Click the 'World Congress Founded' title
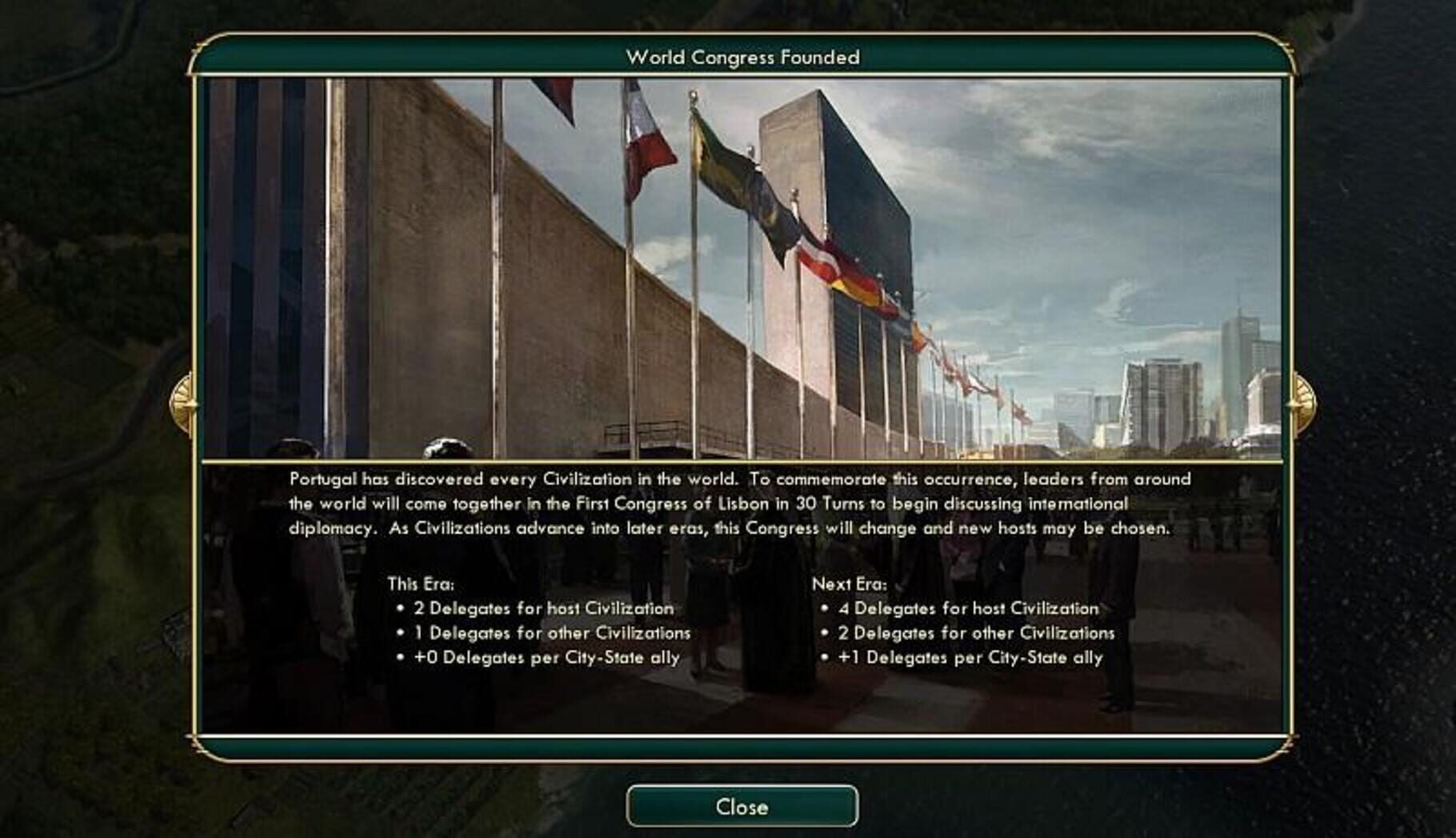Viewport: 1456px width, 838px height. point(742,57)
